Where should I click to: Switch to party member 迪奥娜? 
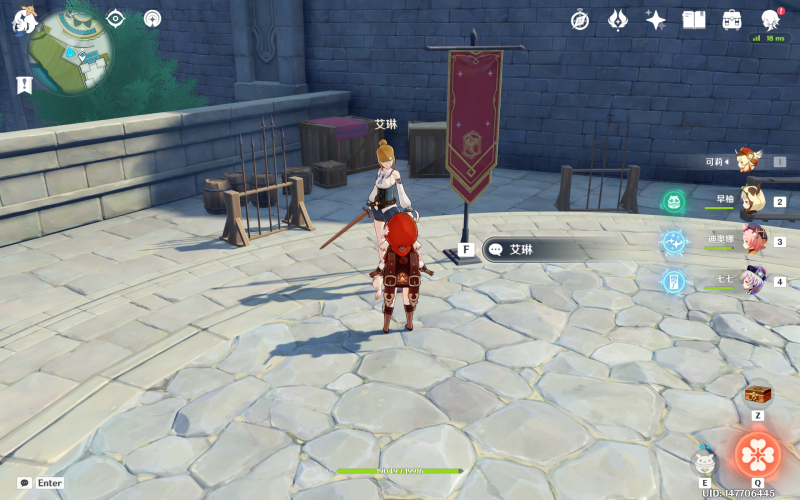pos(752,241)
